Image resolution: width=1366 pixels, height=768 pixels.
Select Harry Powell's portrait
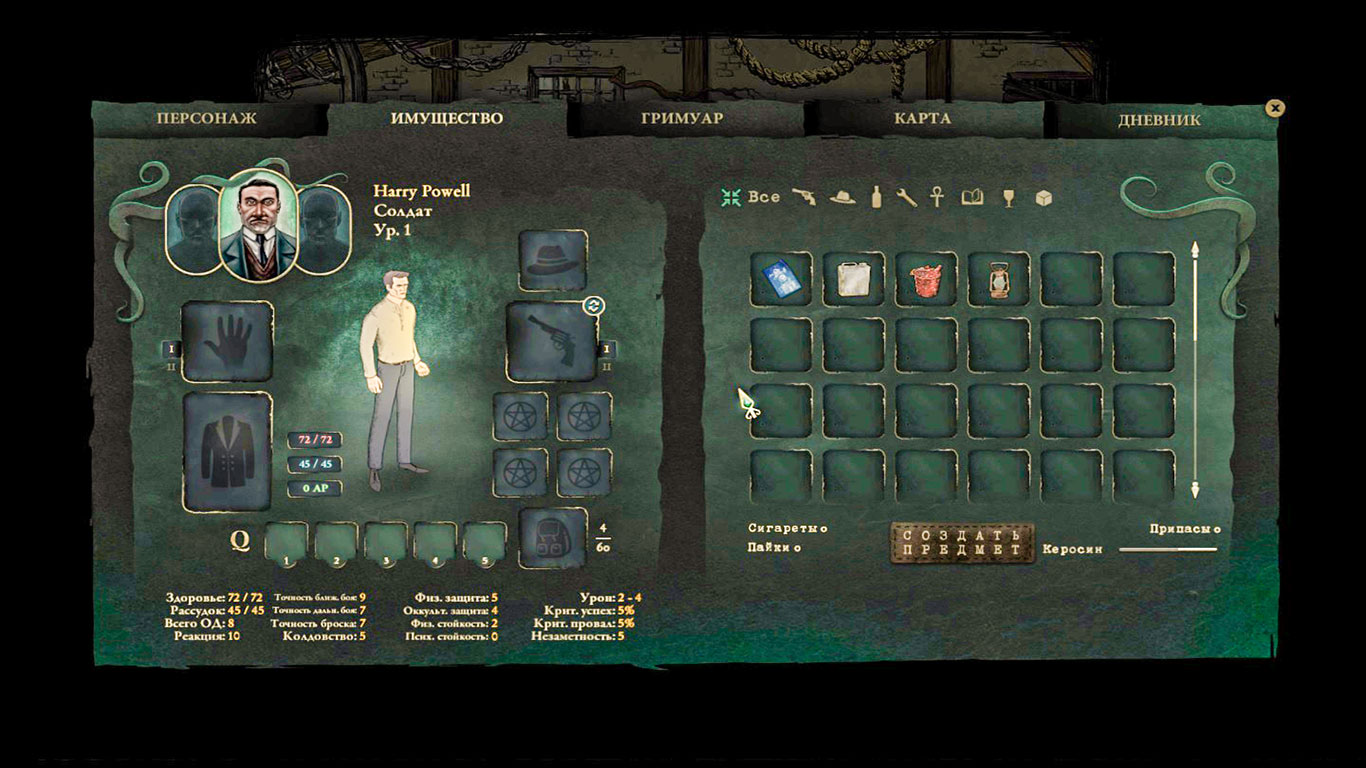258,226
